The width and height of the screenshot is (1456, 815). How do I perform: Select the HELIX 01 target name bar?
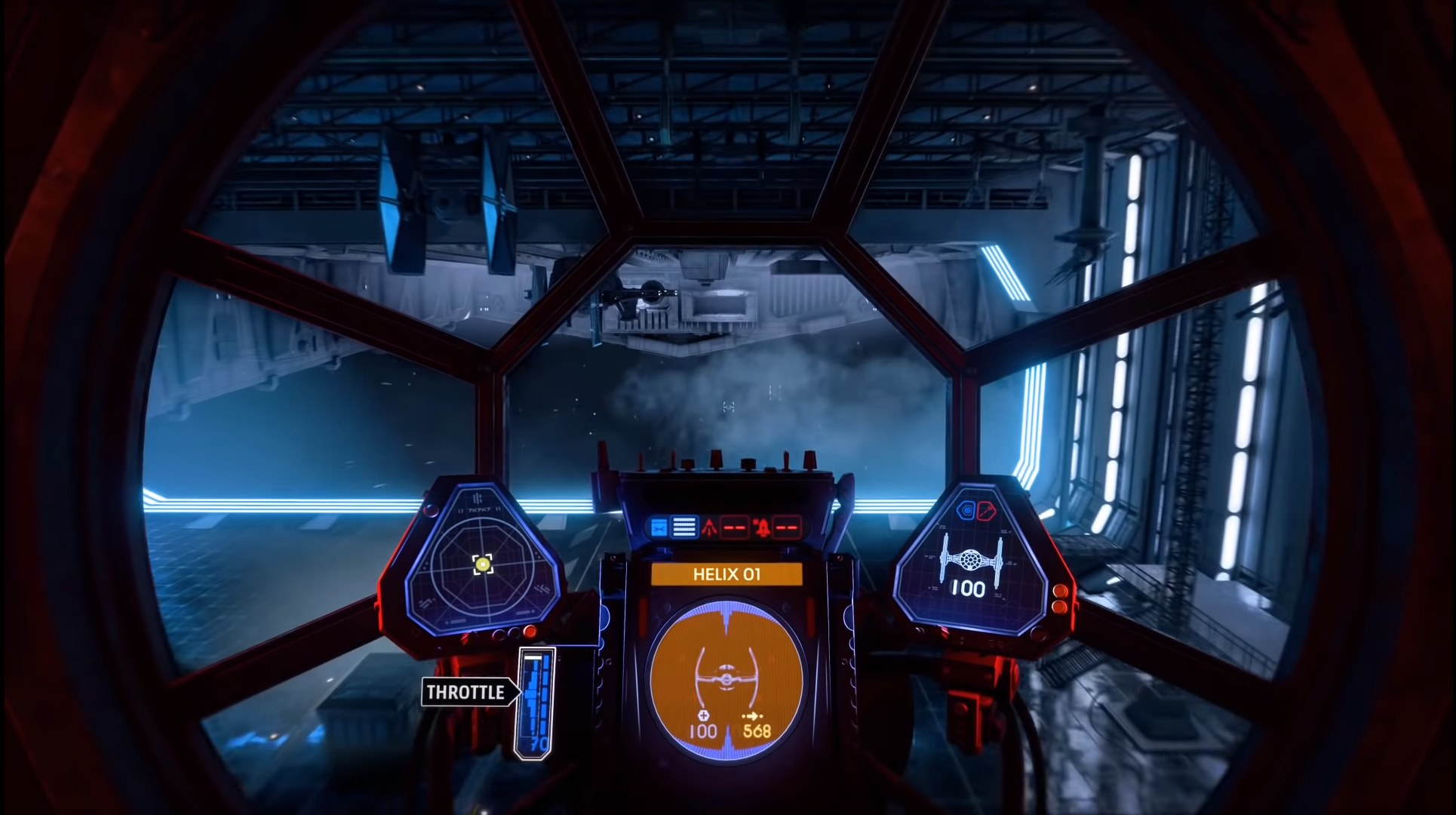pyautogui.click(x=726, y=574)
